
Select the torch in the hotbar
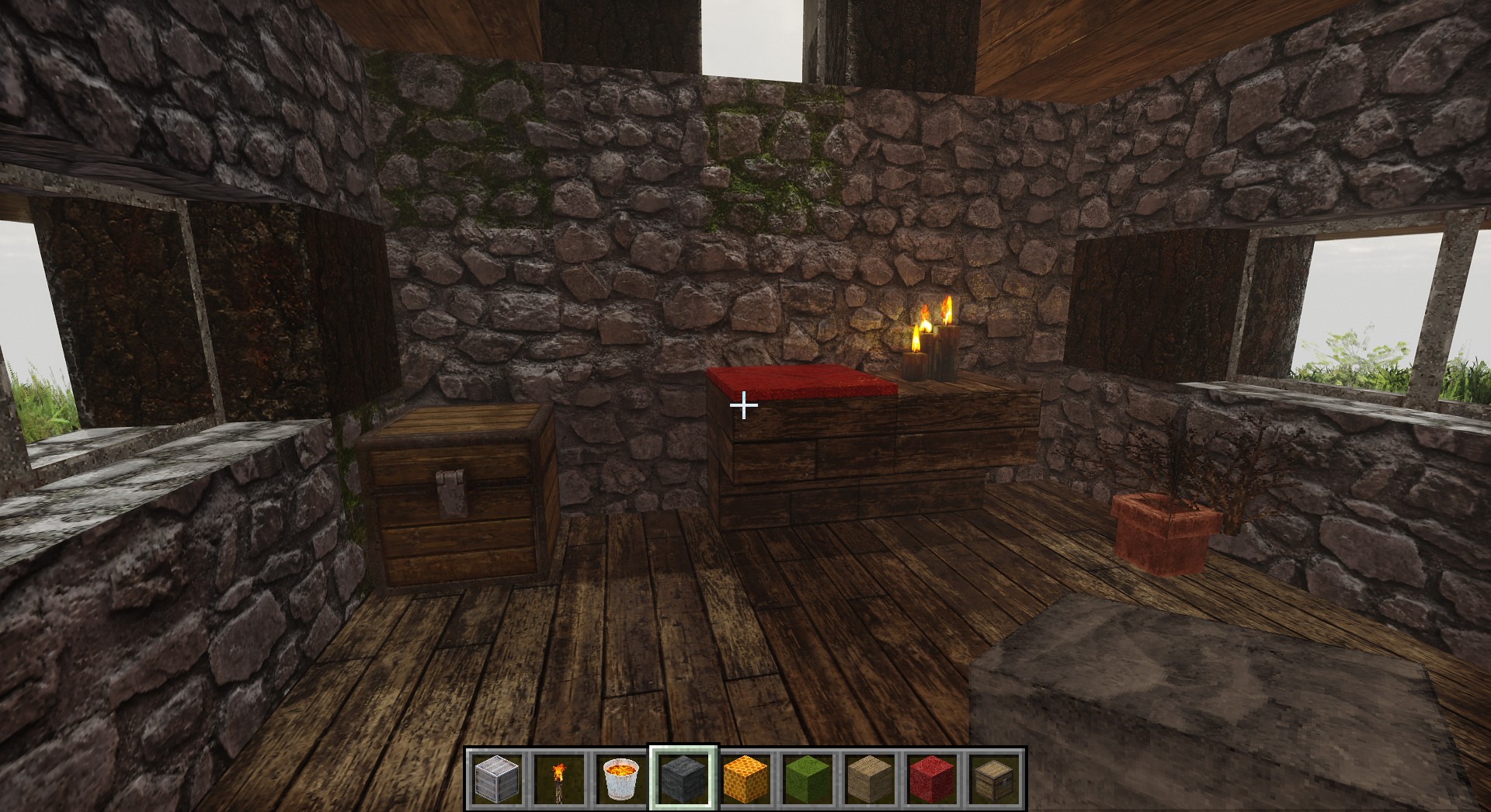[x=559, y=779]
